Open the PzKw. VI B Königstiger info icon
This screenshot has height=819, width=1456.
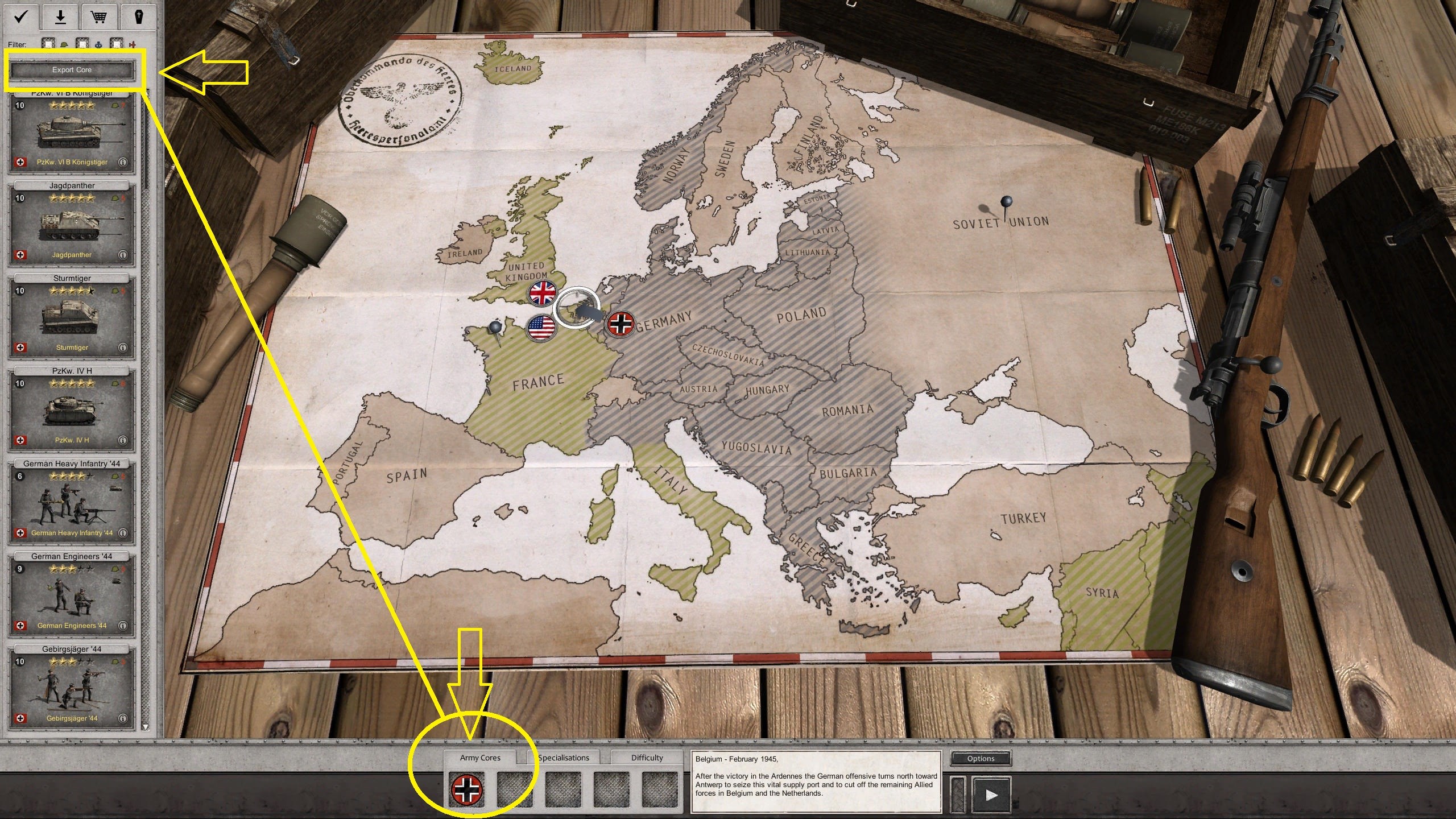coord(123,162)
